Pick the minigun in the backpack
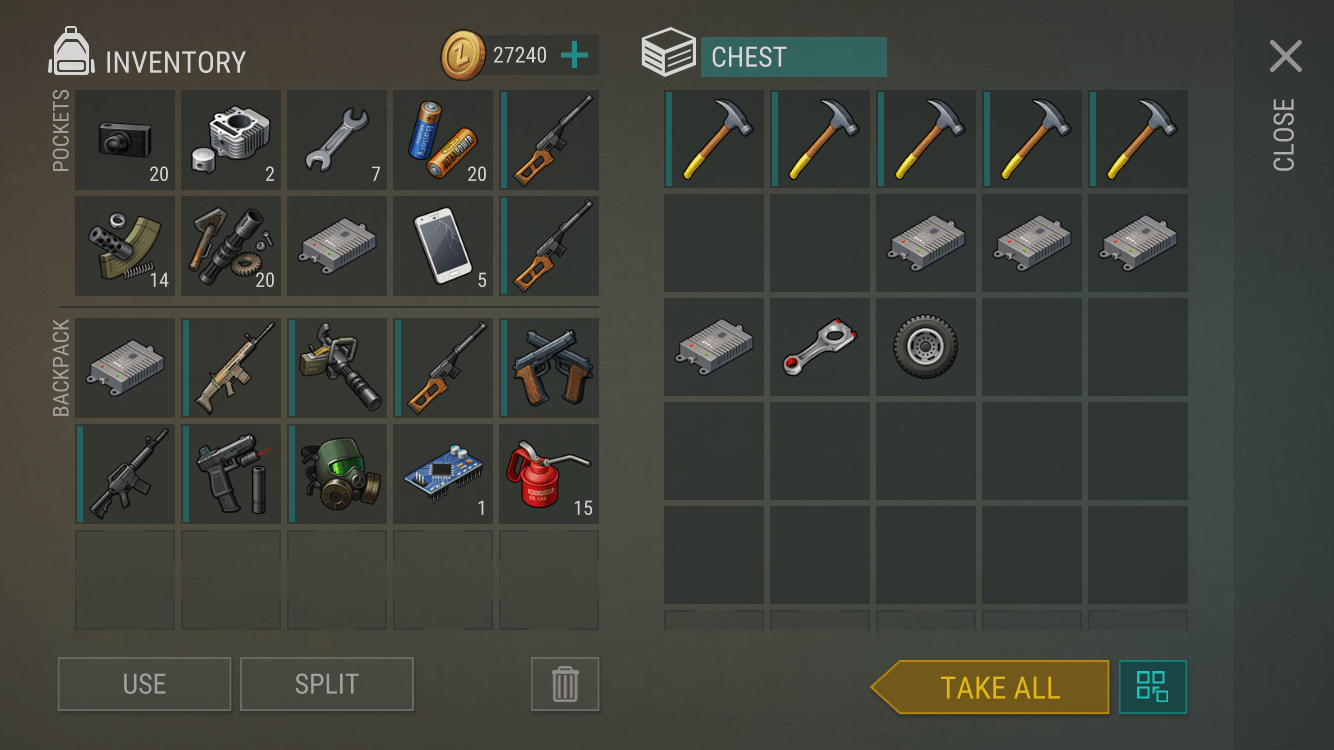The width and height of the screenshot is (1334, 750). pyautogui.click(x=337, y=368)
